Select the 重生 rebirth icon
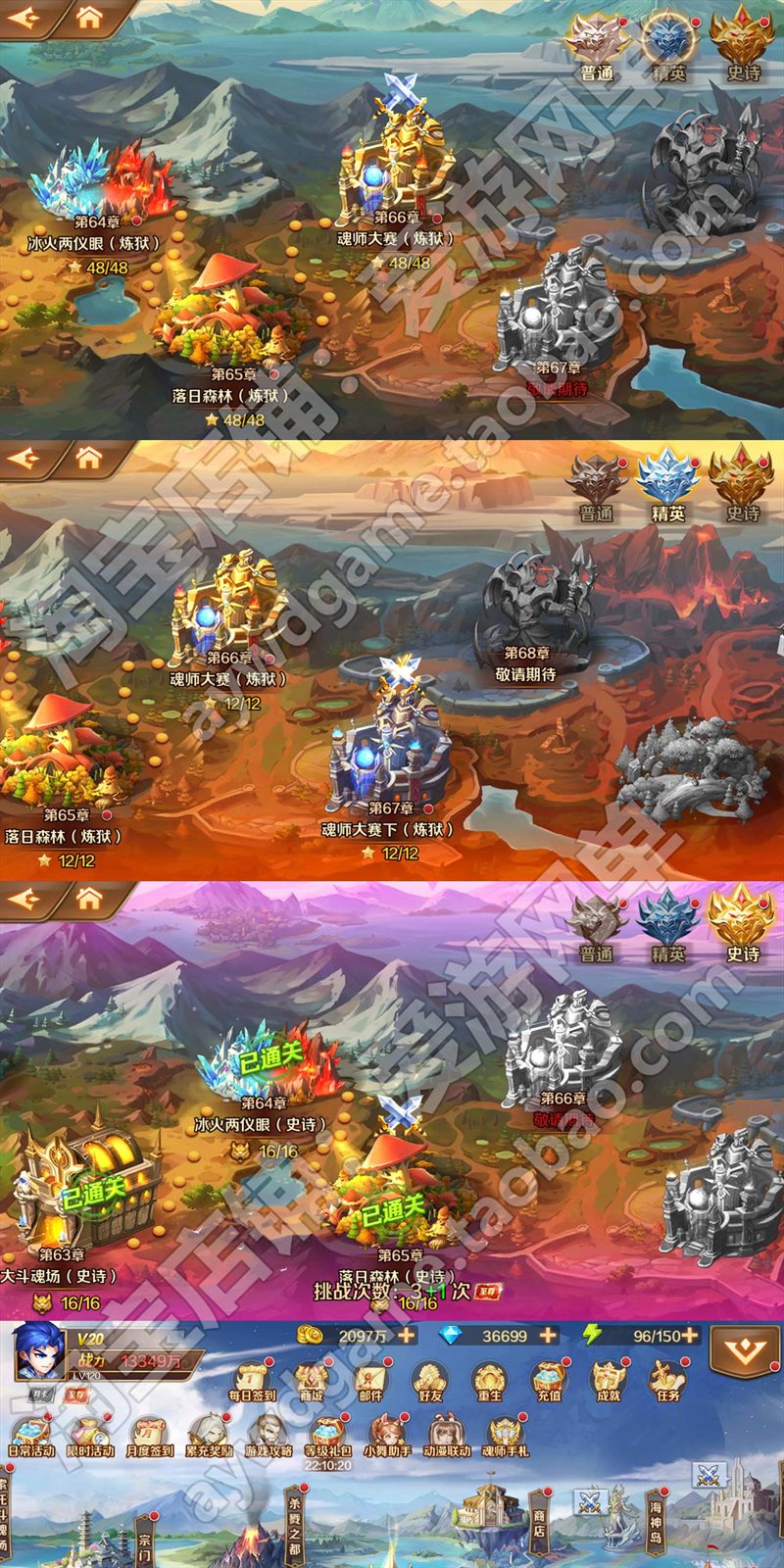The image size is (784, 1568). click(488, 1378)
